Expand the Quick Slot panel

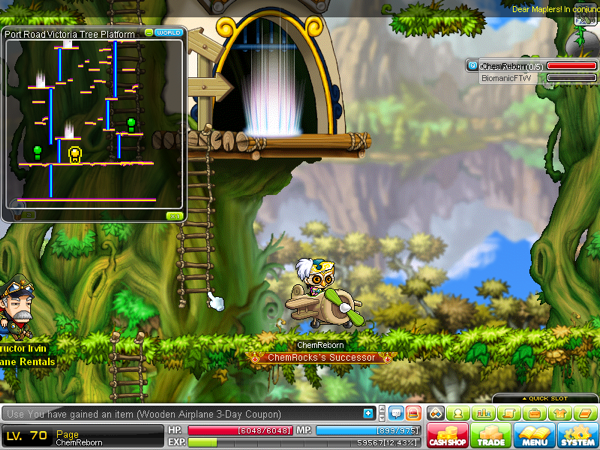click(571, 397)
